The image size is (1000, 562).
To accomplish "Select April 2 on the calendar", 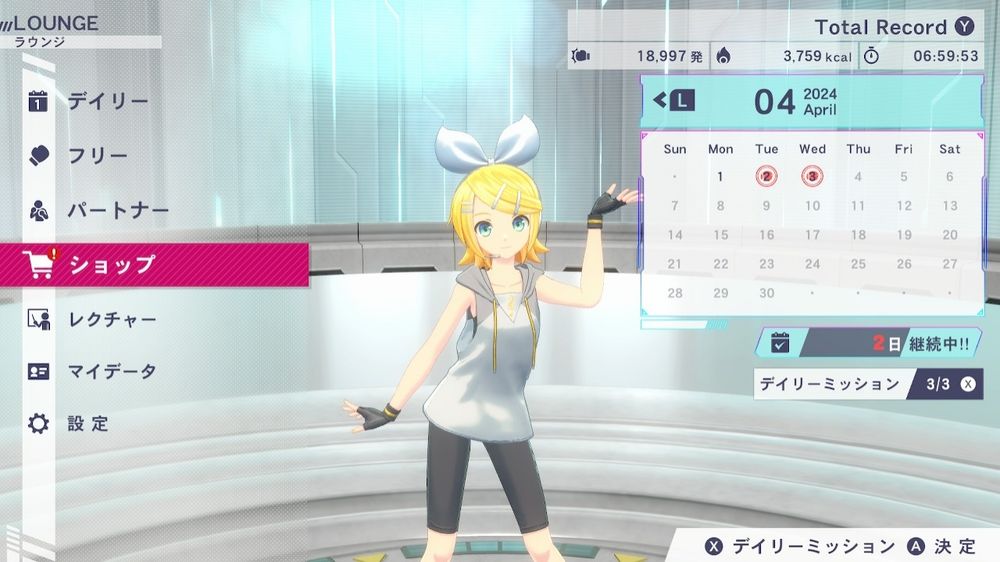I will coord(766,177).
